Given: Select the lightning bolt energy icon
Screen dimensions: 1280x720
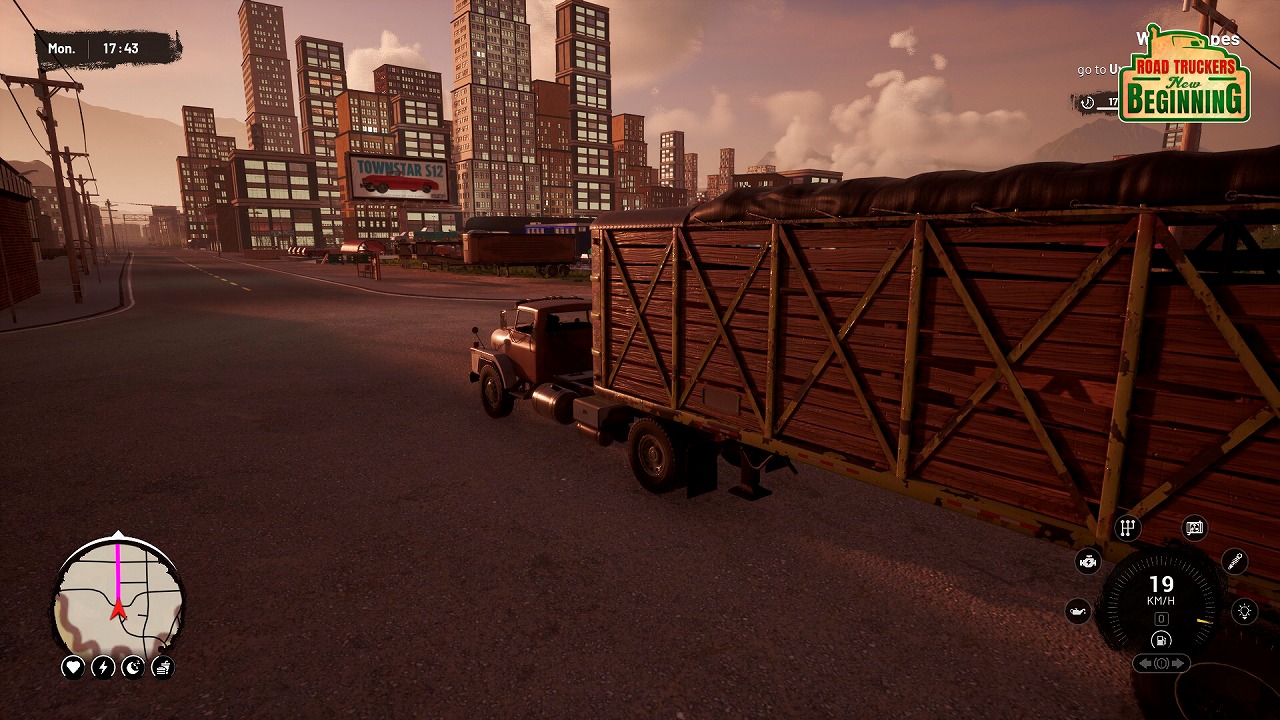Looking at the screenshot, I should tap(103, 667).
